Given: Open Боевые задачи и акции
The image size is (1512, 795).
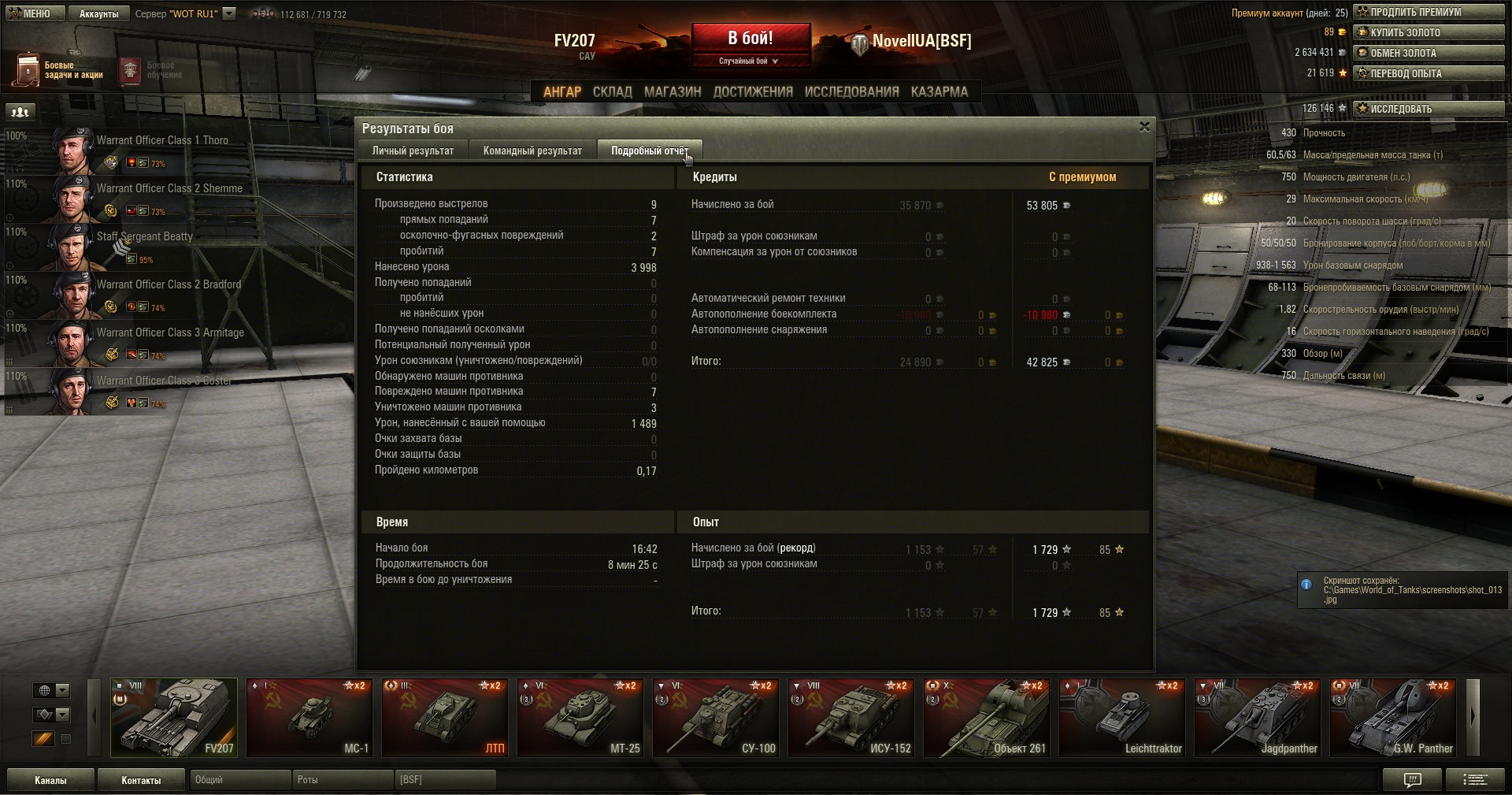Looking at the screenshot, I should [59, 70].
